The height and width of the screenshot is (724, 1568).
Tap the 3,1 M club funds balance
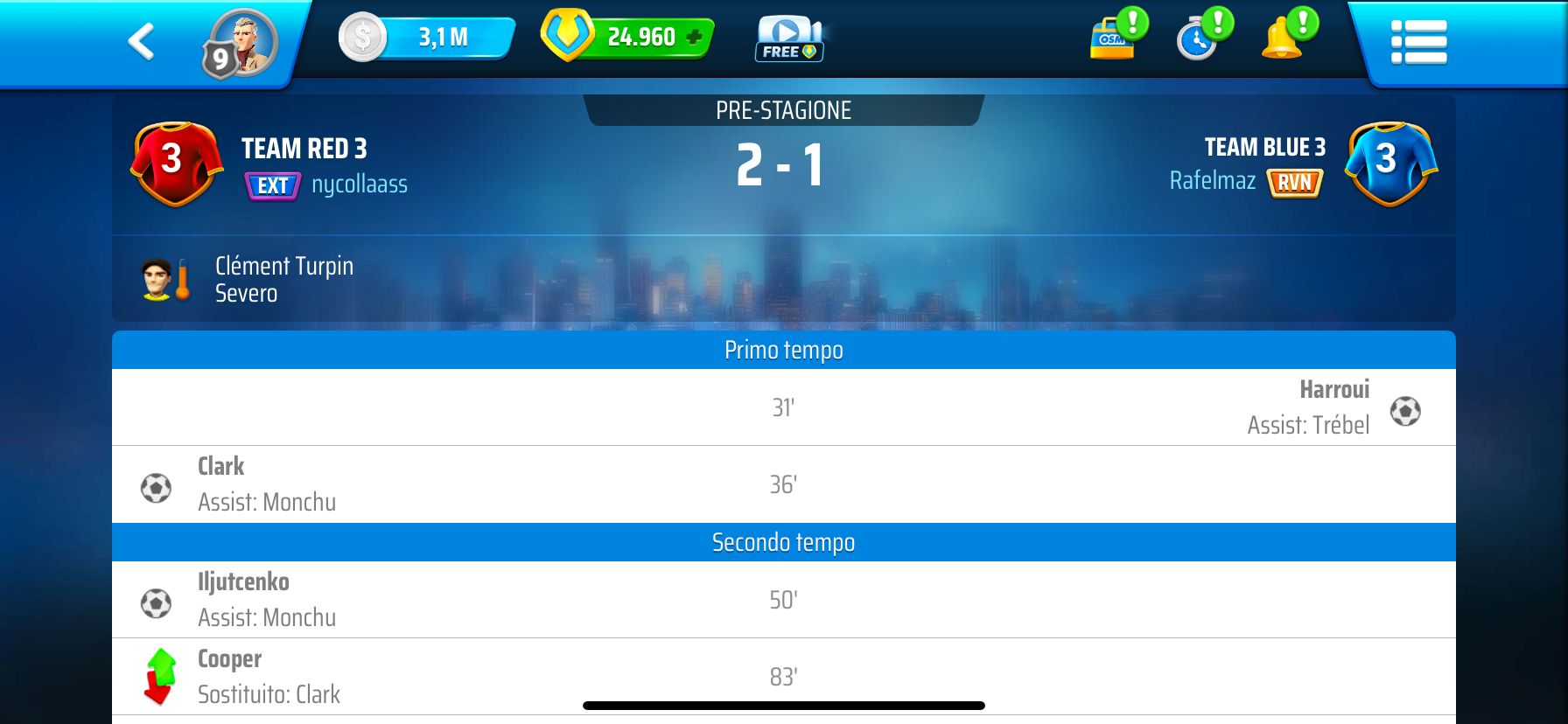[x=429, y=38]
